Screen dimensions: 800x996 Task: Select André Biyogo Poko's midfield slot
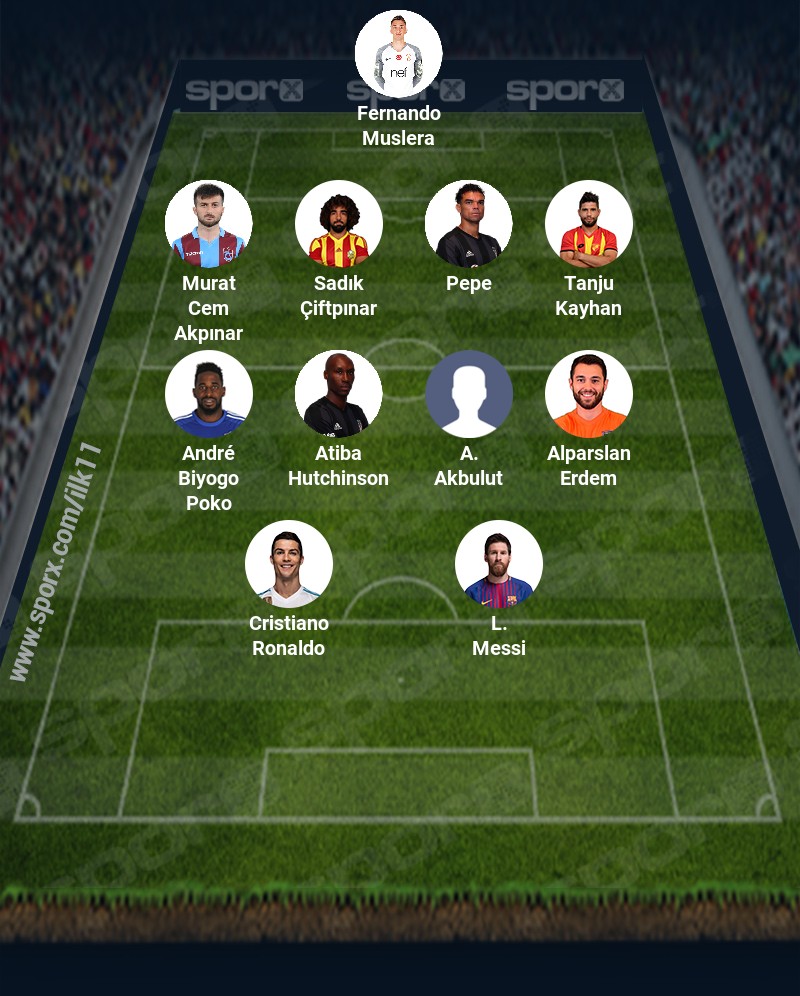coord(209,394)
